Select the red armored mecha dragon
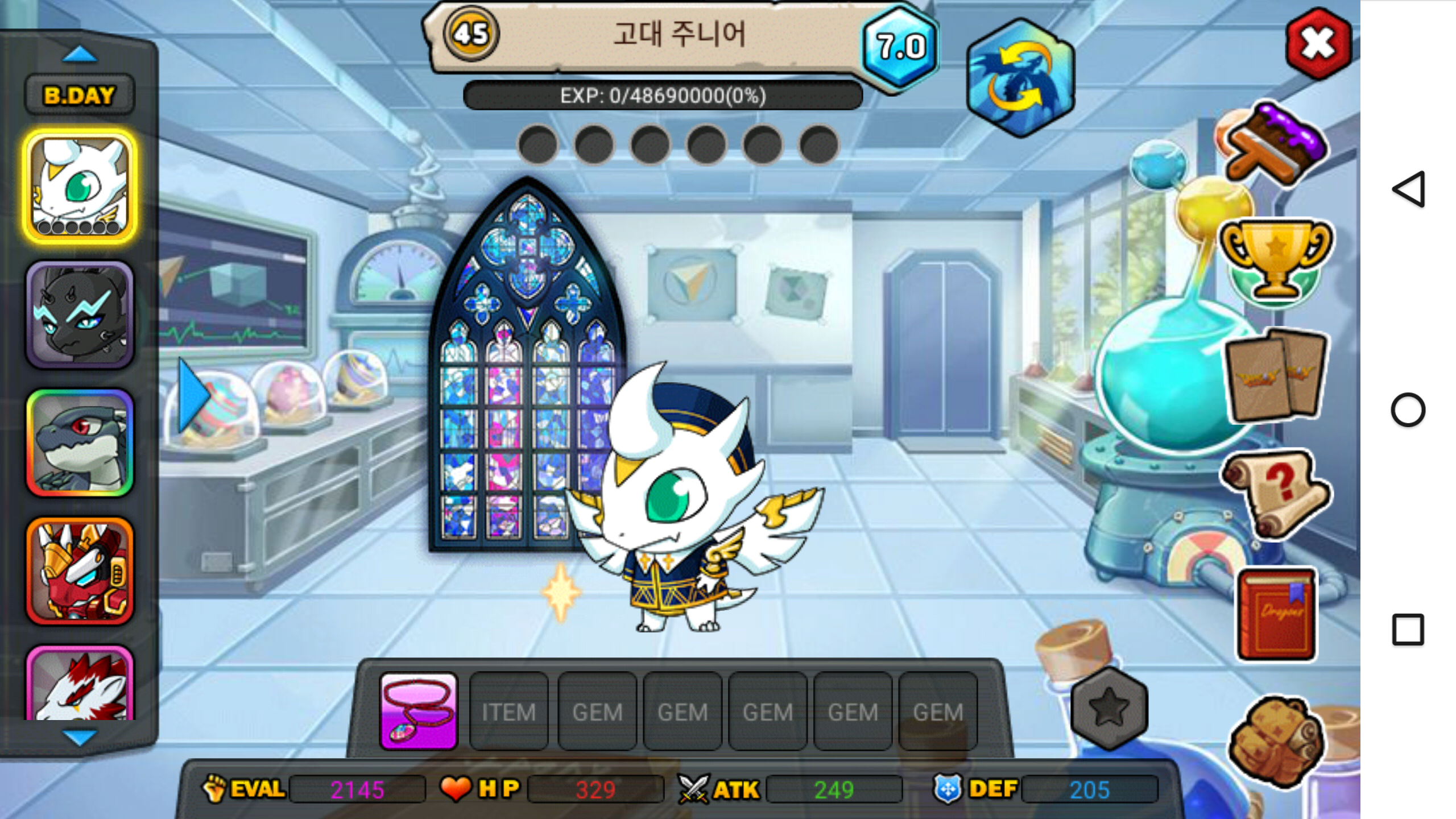The image size is (1456, 819). (80, 570)
